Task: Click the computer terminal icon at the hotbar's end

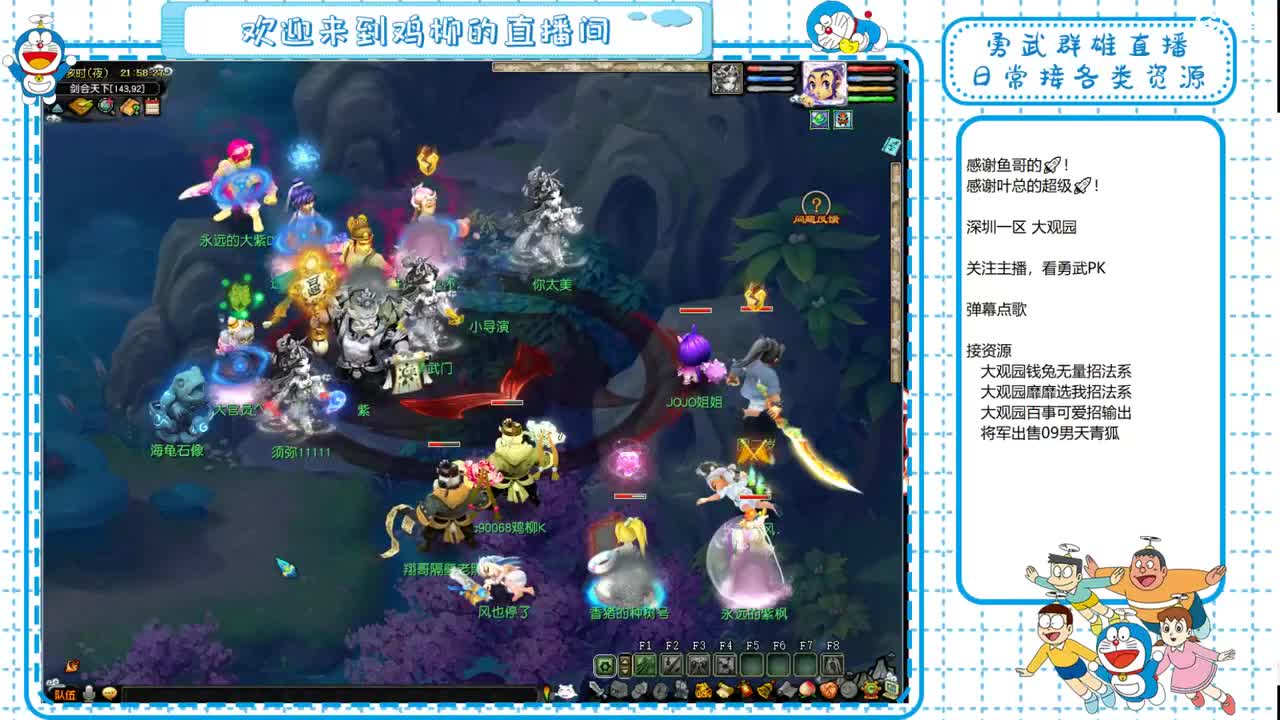Action: click(x=890, y=689)
